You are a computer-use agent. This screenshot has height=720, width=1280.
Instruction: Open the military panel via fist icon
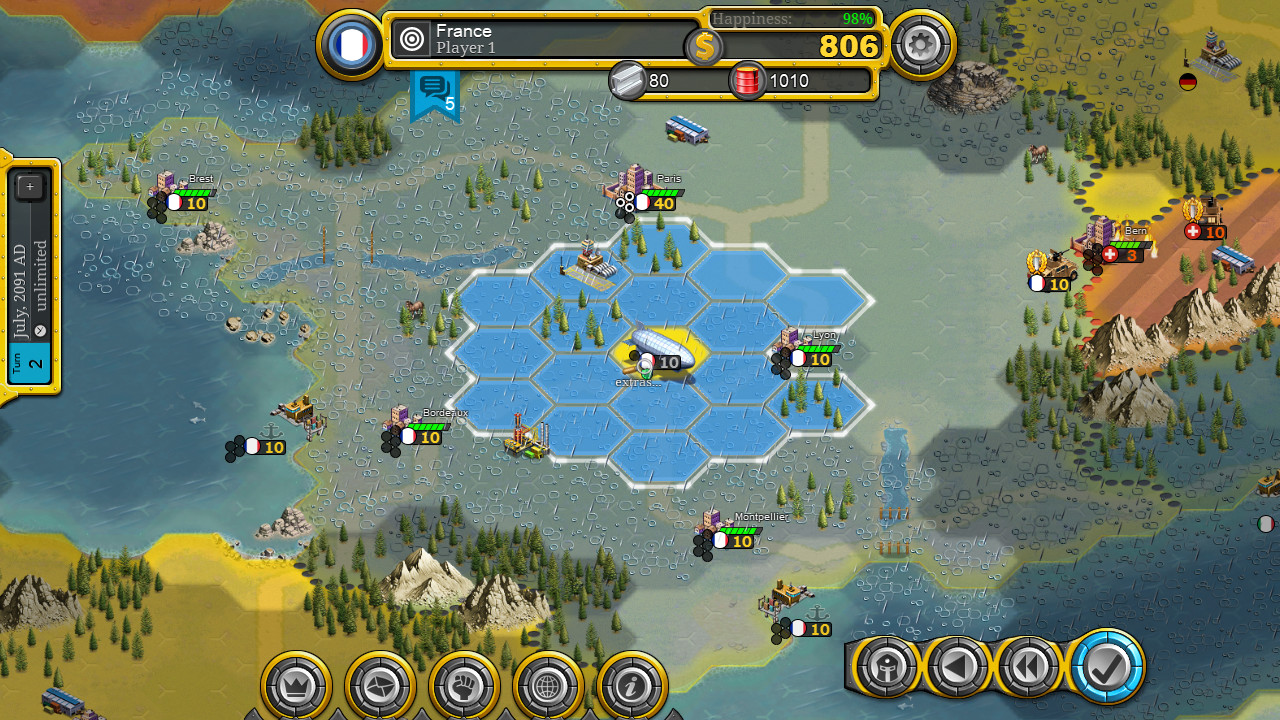(x=464, y=686)
